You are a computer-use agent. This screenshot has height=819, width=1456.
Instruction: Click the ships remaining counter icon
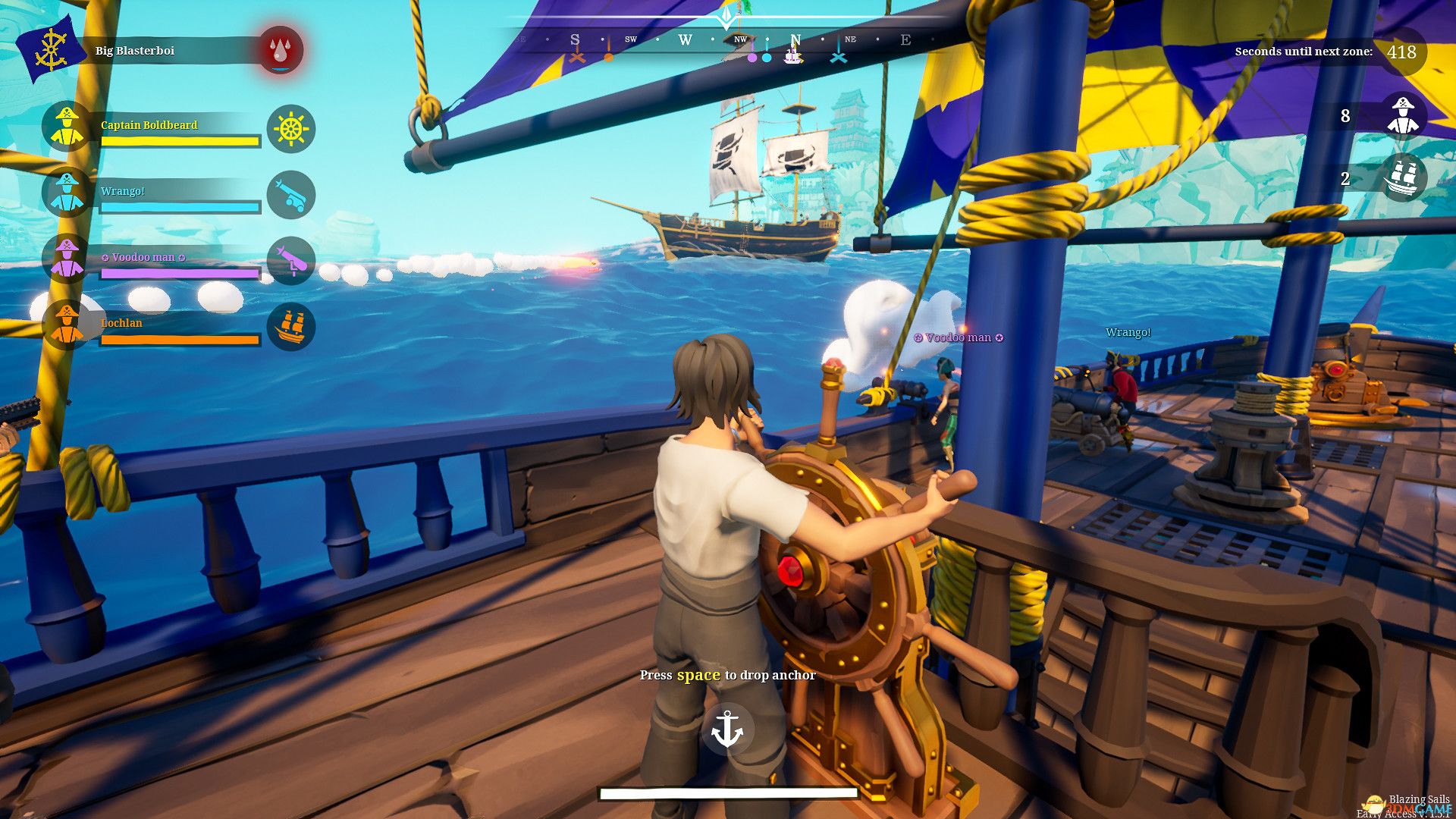click(x=1403, y=179)
